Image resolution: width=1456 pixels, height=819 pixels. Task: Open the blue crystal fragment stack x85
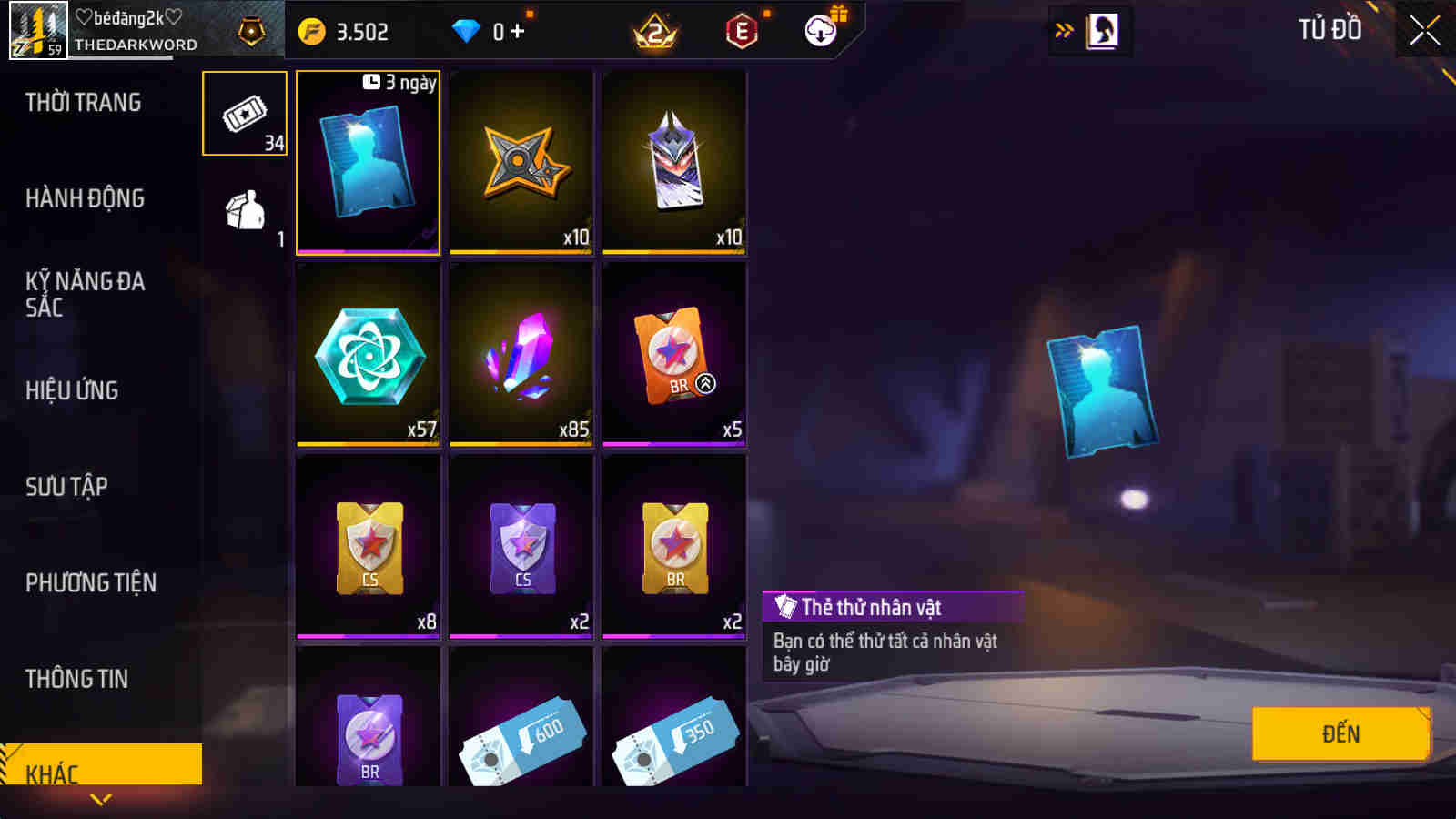(x=521, y=355)
